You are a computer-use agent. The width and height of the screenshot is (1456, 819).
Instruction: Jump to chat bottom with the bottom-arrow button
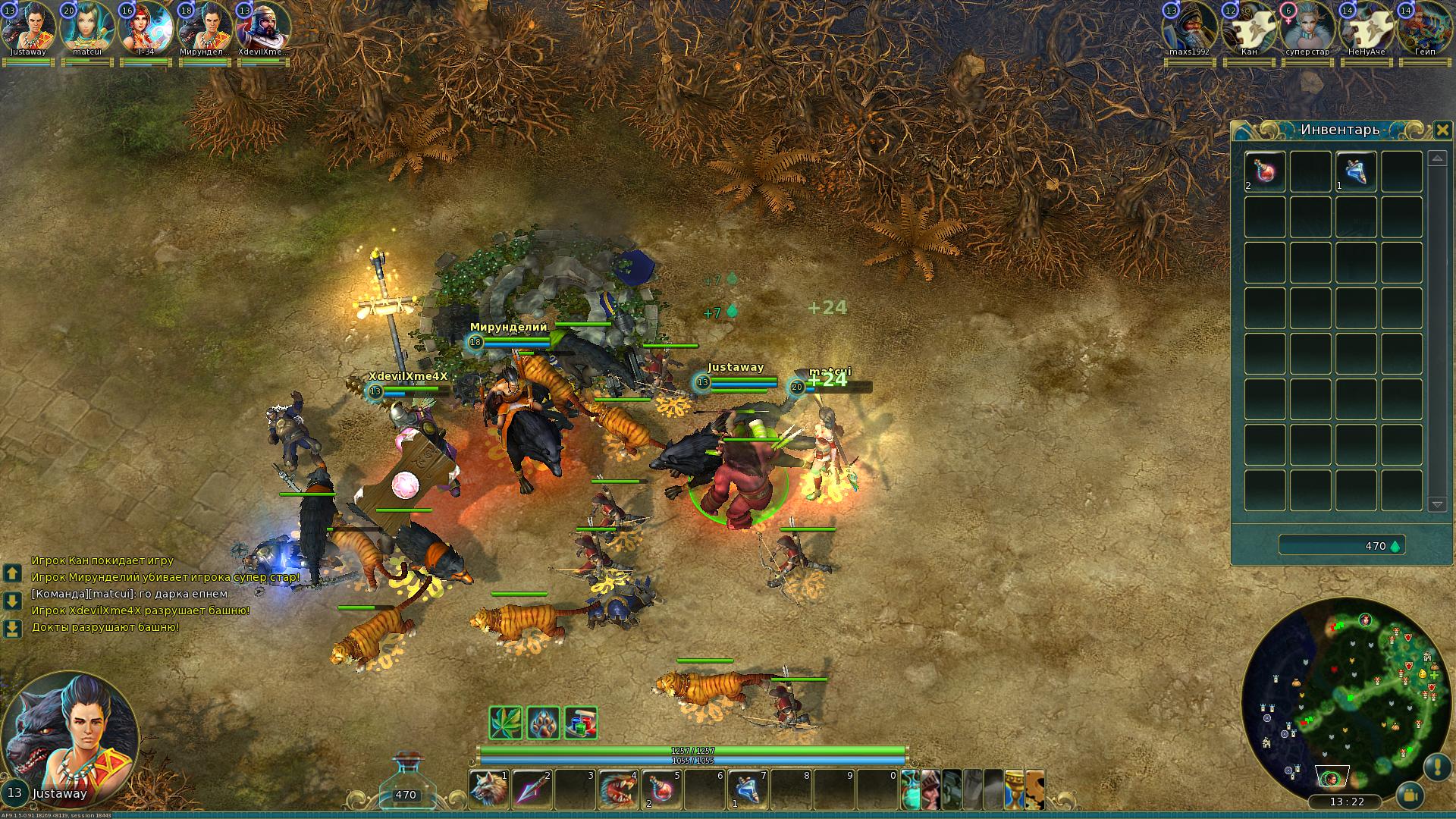point(12,629)
